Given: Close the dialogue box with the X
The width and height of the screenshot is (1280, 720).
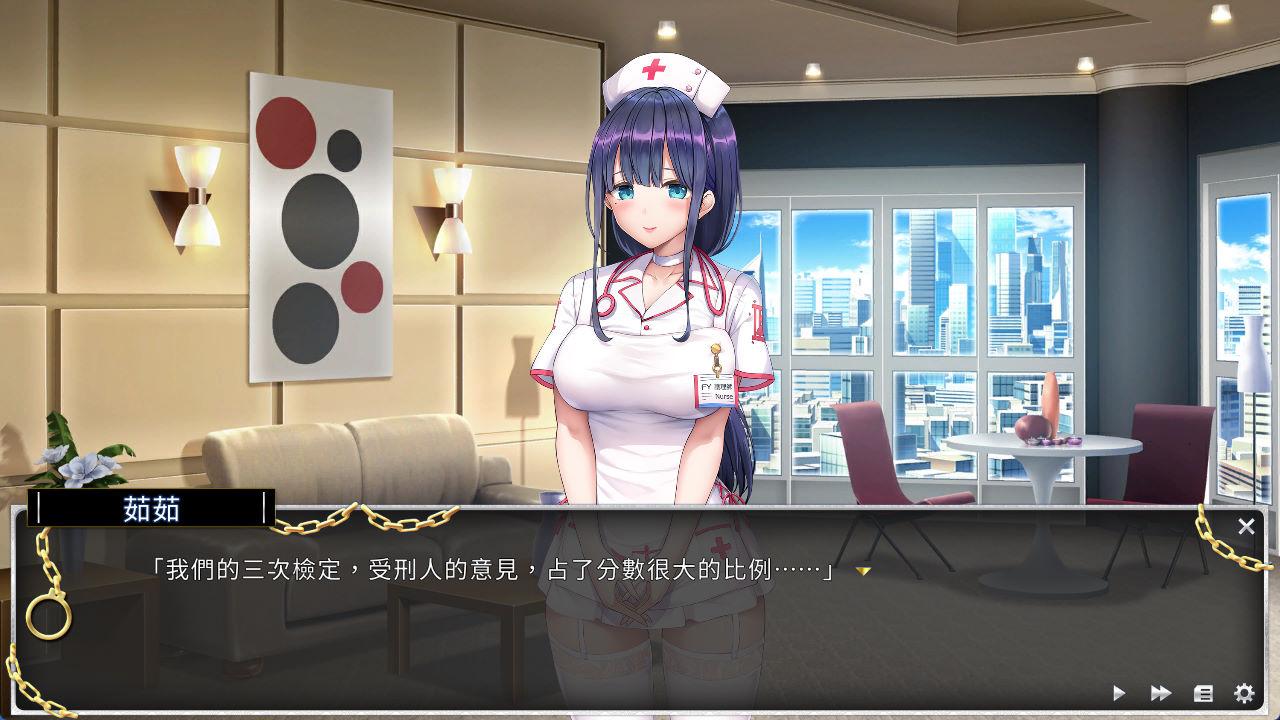Looking at the screenshot, I should [x=1246, y=526].
